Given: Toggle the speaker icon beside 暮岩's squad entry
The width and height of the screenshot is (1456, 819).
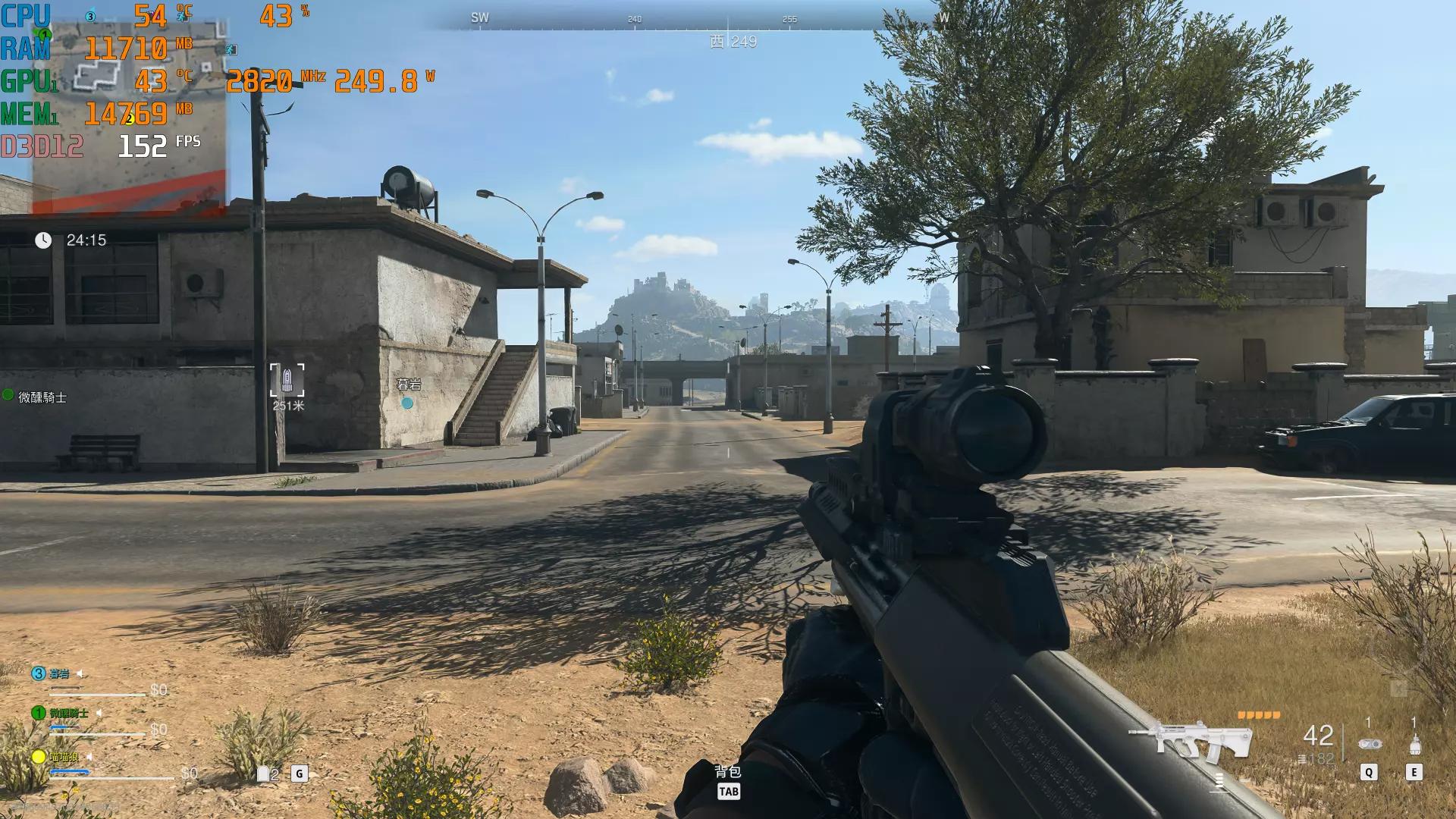Looking at the screenshot, I should pos(80,673).
